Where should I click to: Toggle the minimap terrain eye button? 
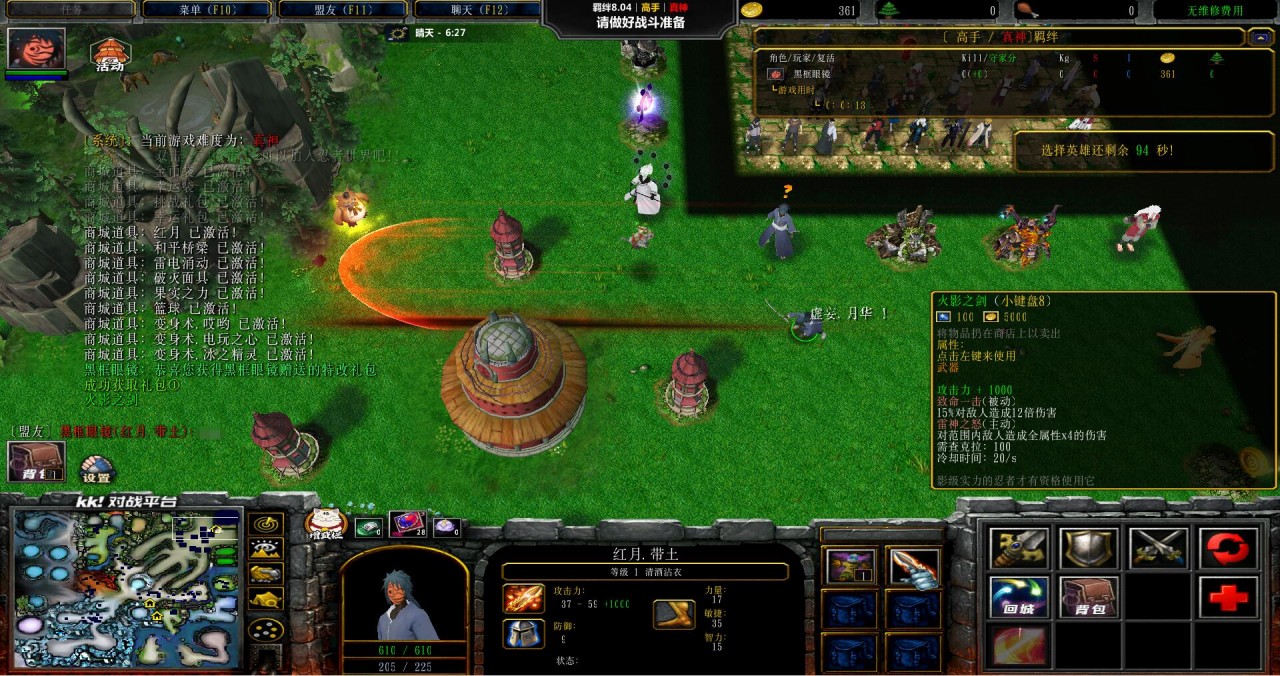[x=265, y=549]
